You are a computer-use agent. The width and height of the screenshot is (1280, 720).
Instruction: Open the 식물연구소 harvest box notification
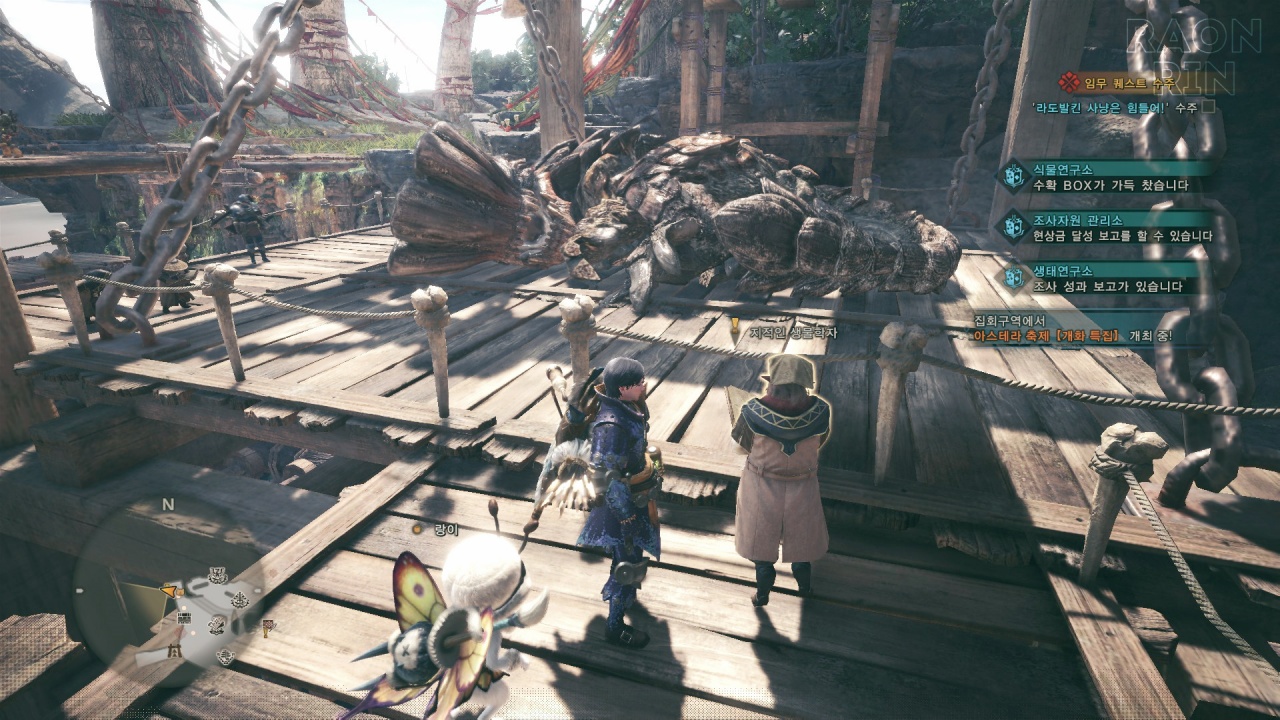tap(1108, 176)
